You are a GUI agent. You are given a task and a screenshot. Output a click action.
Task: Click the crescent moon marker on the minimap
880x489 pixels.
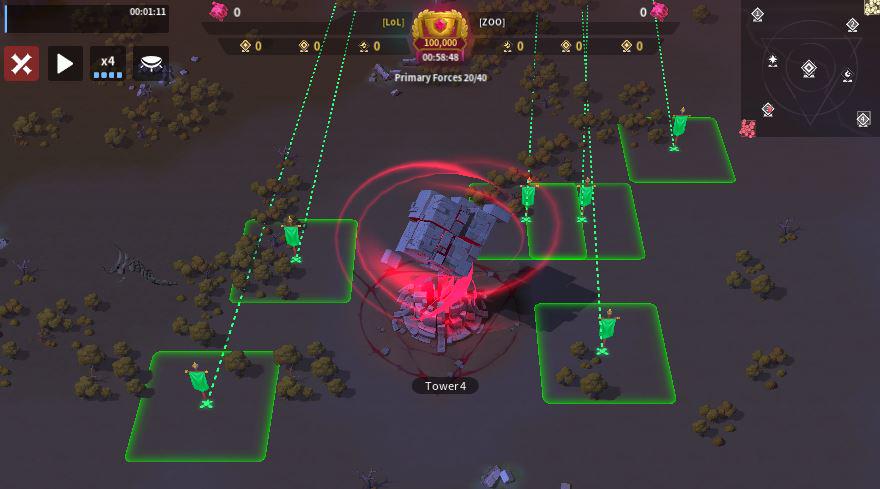[x=848, y=75]
